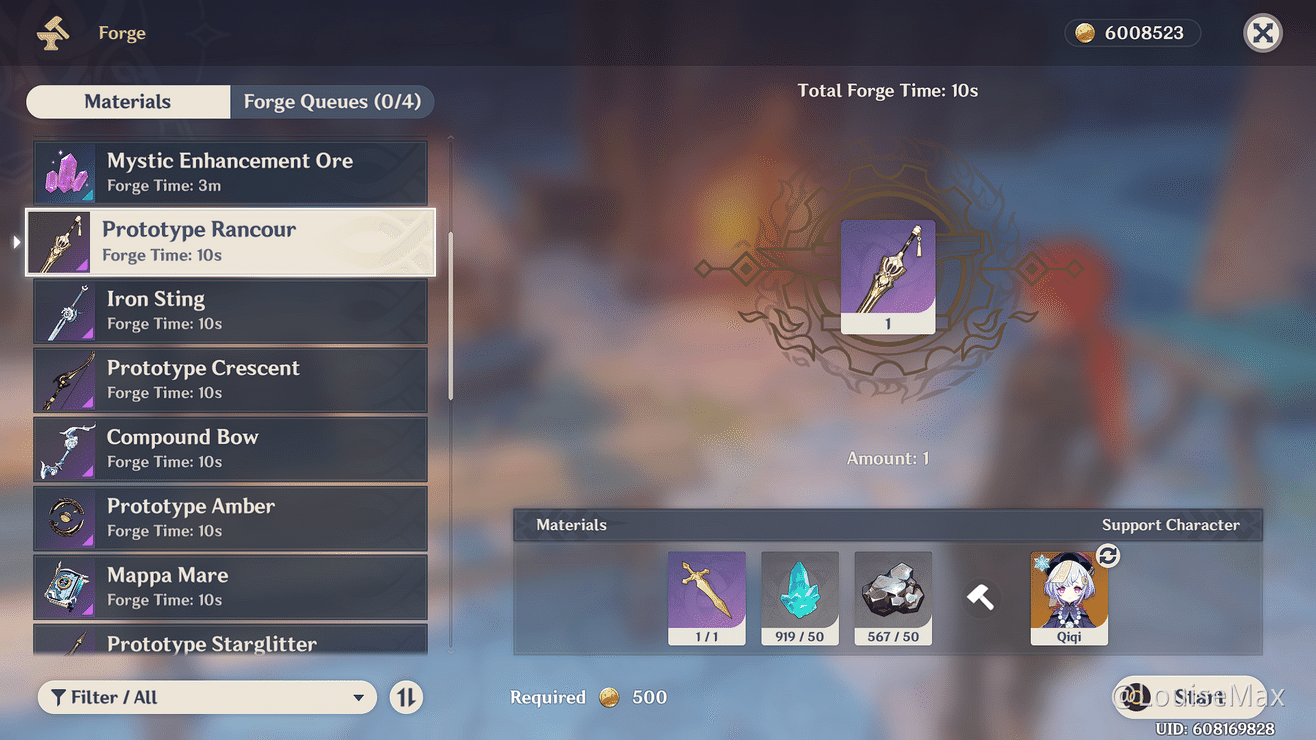Select the Northlander Billet material slot
The height and width of the screenshot is (740, 1316).
click(707, 597)
